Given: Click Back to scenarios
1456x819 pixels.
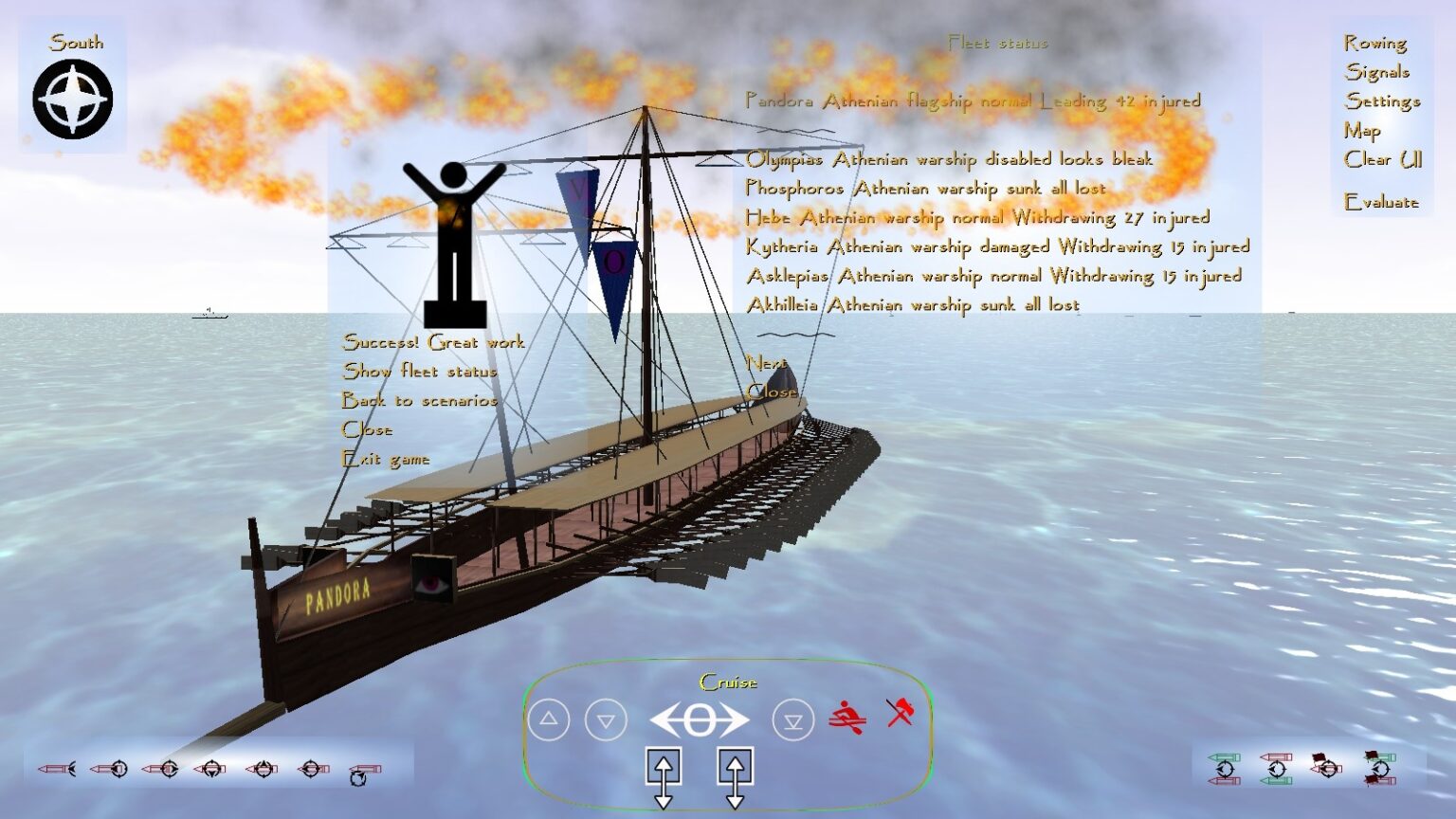Looking at the screenshot, I should [x=422, y=400].
